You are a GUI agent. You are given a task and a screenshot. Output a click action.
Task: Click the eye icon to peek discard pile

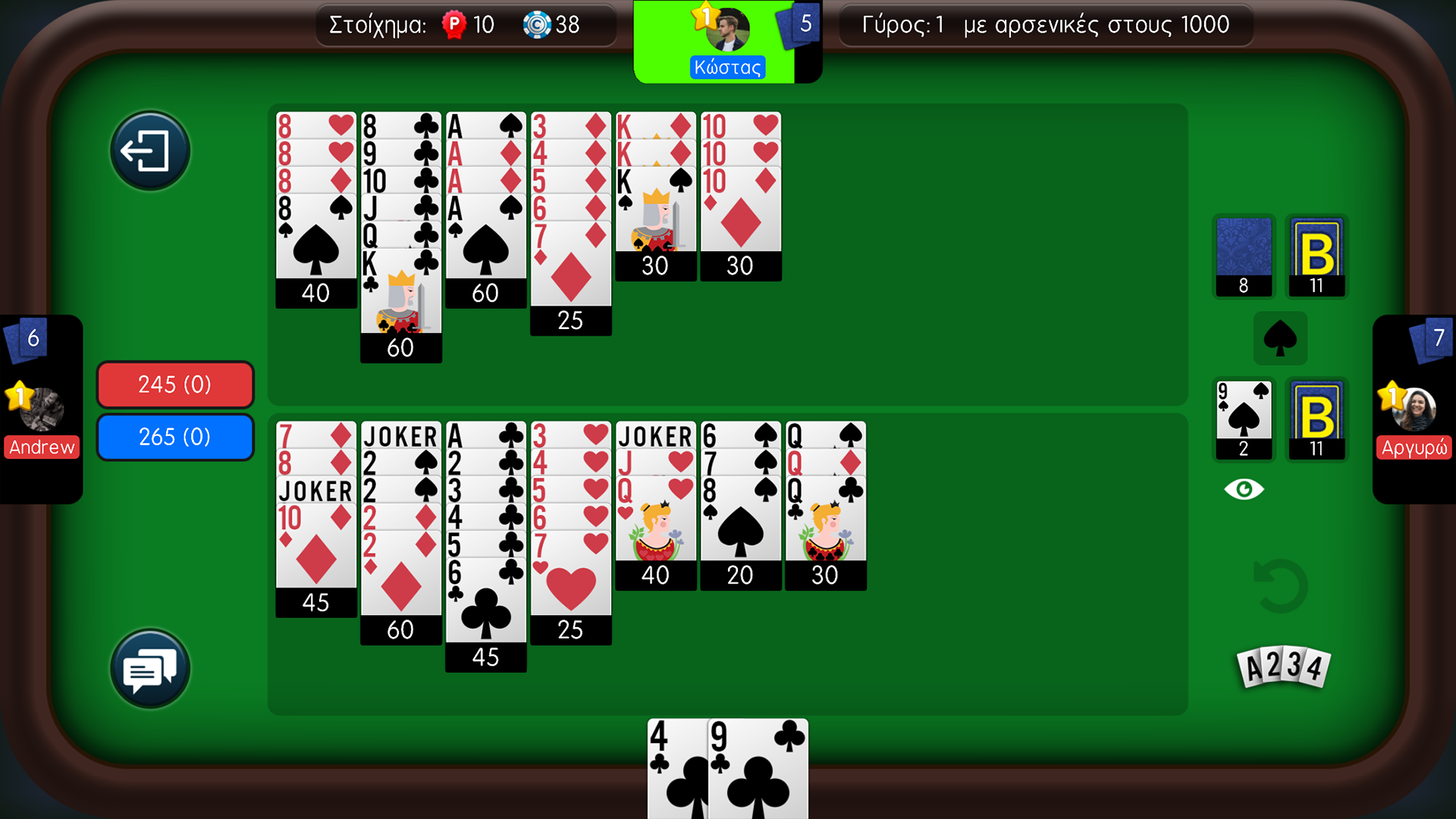(x=1244, y=489)
